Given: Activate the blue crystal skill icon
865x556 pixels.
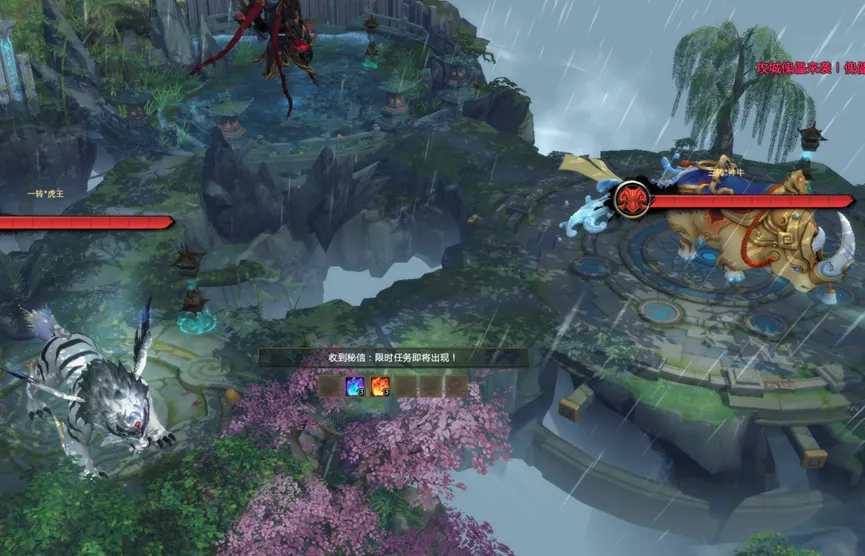Looking at the screenshot, I should click(x=355, y=386).
